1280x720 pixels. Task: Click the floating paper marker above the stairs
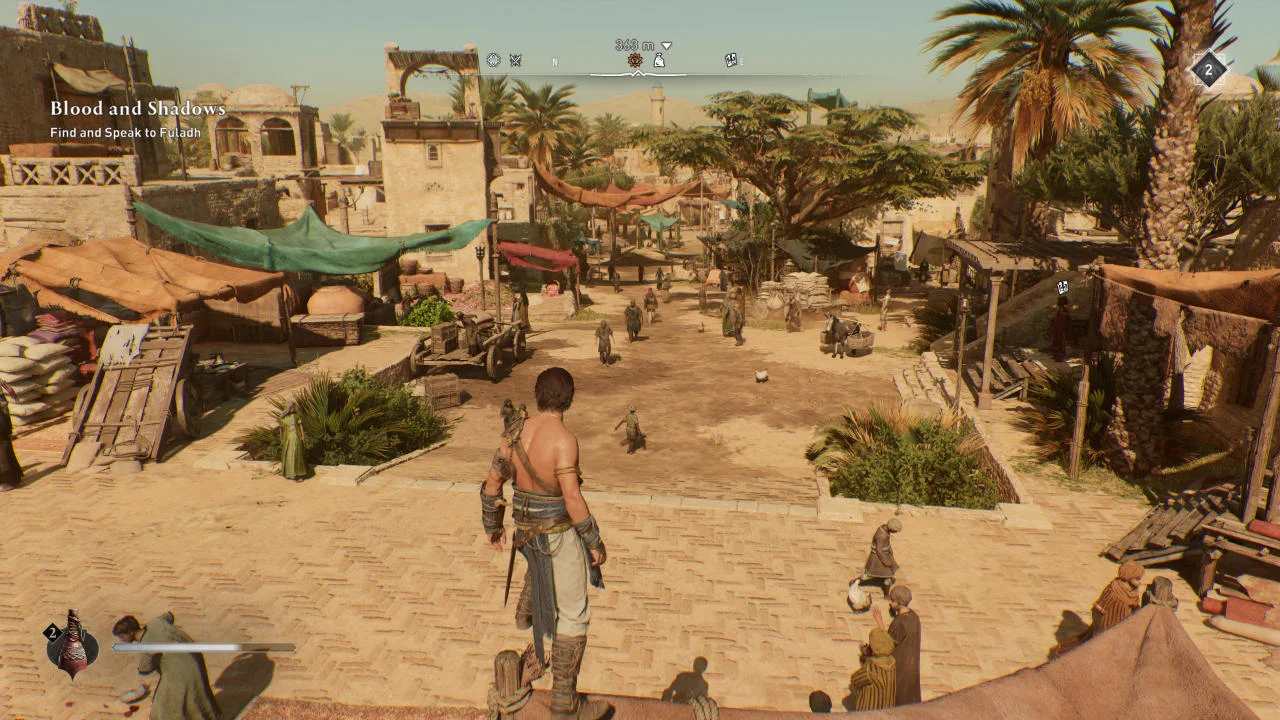(1062, 287)
